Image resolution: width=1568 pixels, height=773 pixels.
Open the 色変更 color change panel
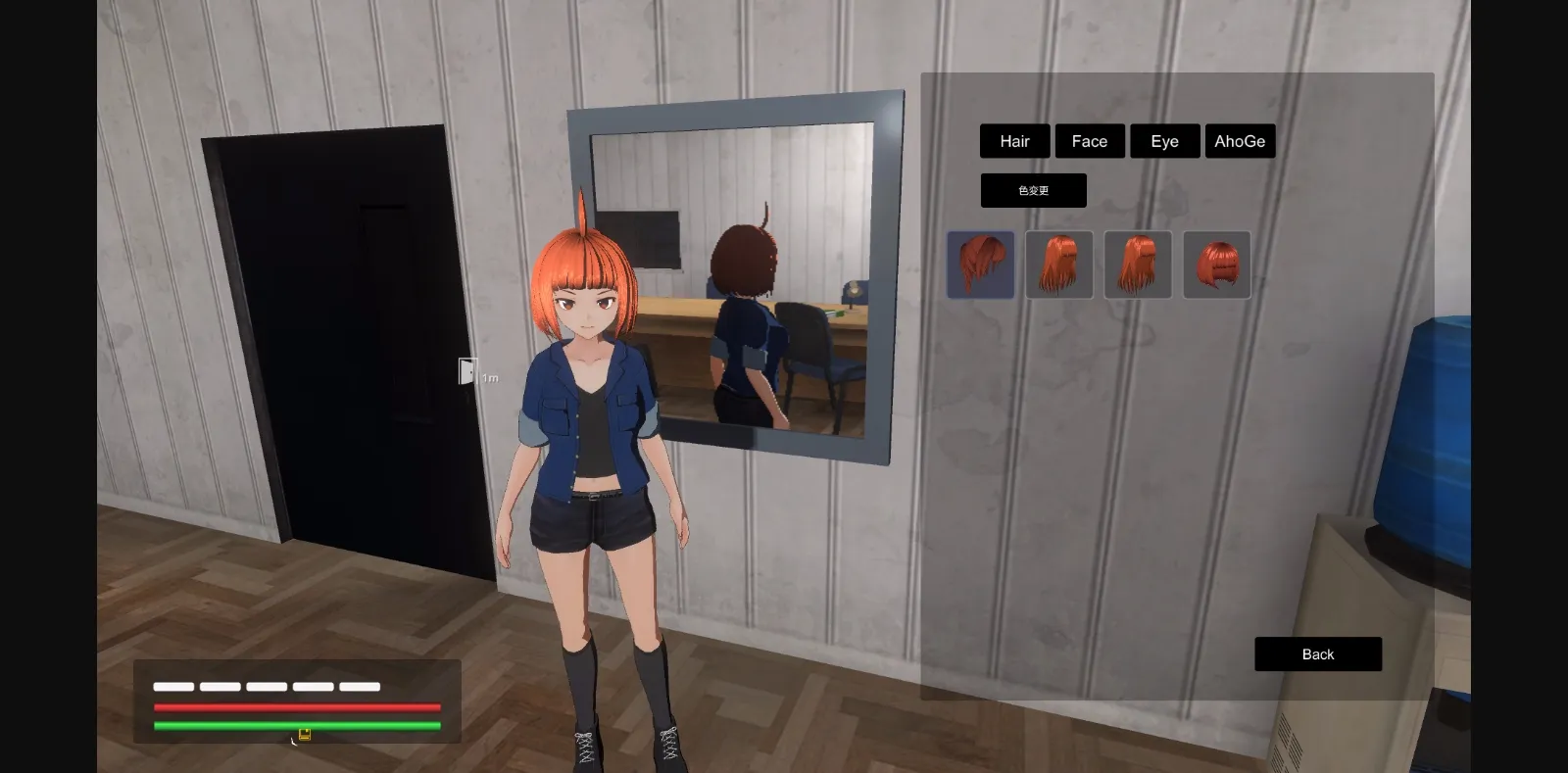pos(1033,190)
